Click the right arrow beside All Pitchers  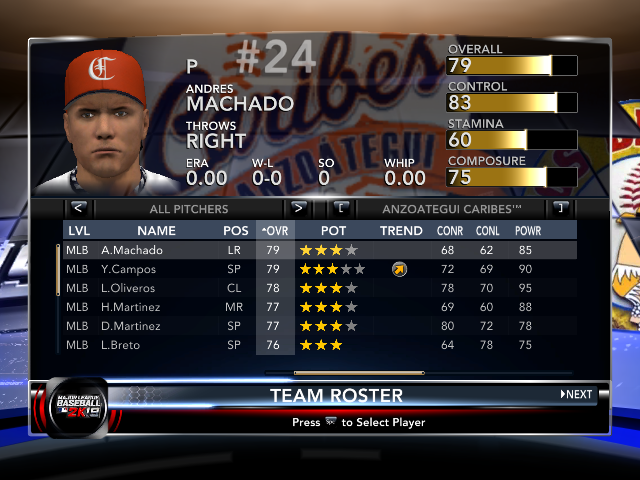coord(298,209)
